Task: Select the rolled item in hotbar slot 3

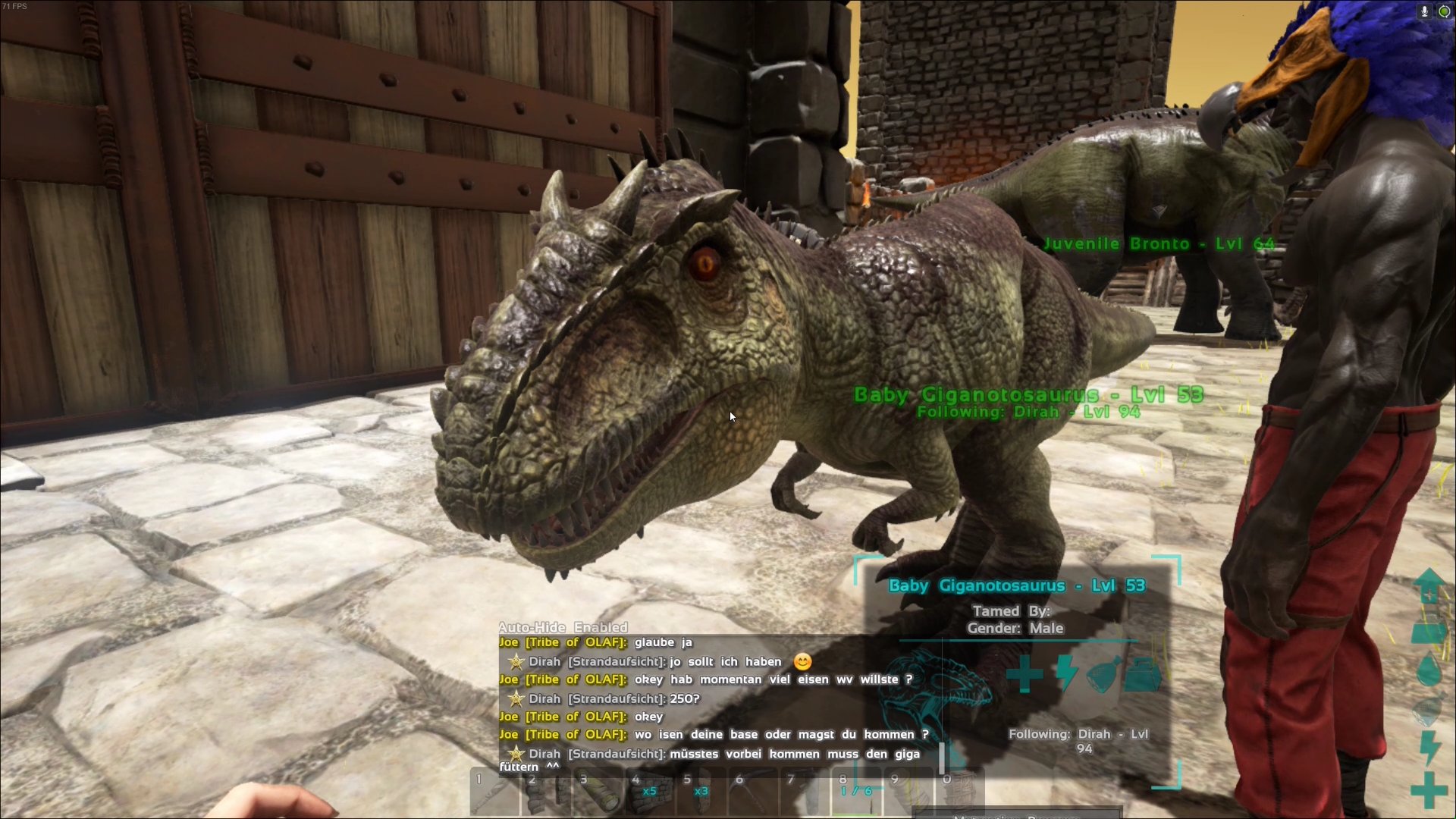Action: [598, 792]
